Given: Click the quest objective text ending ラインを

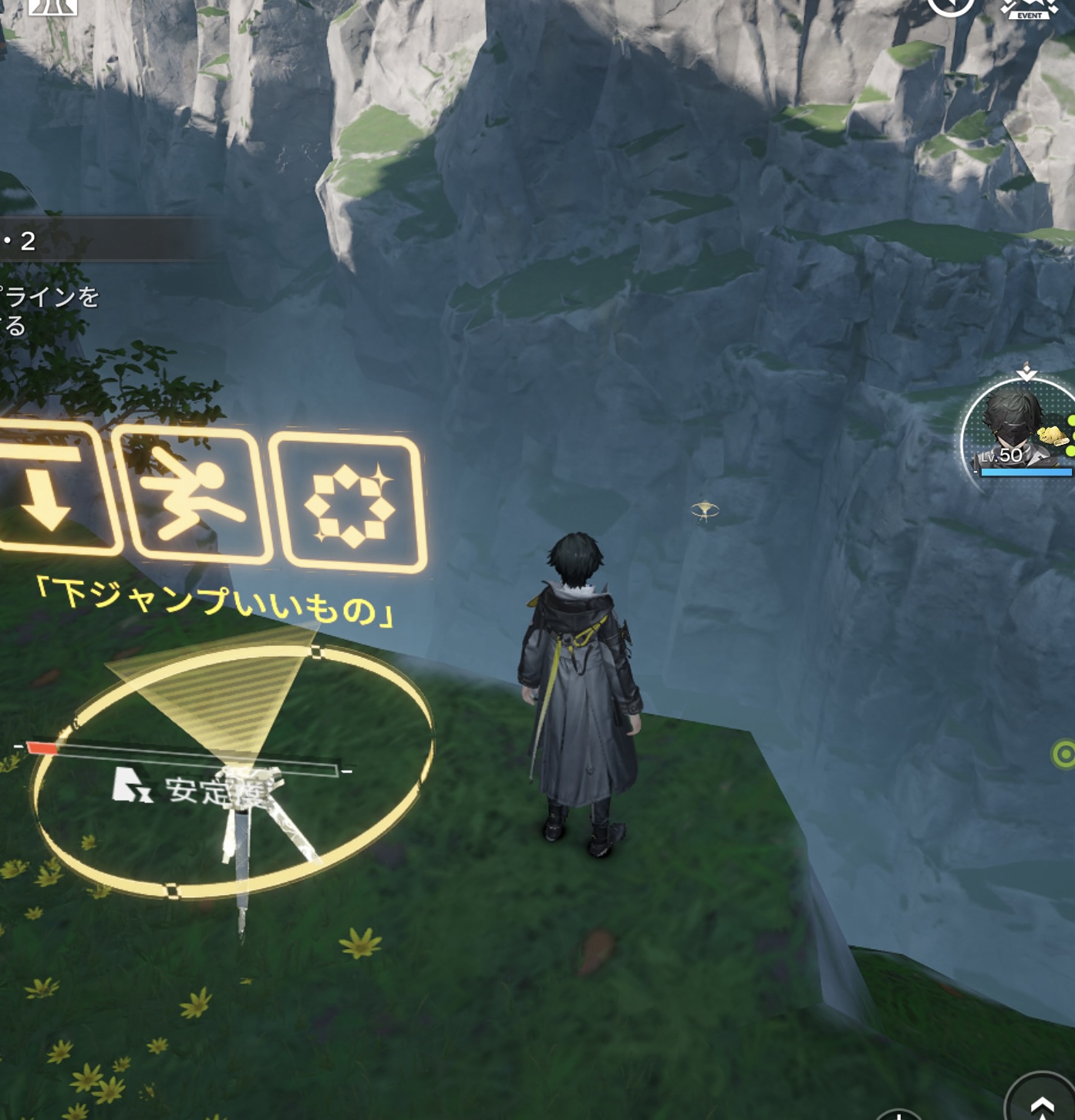Looking at the screenshot, I should tap(49, 297).
